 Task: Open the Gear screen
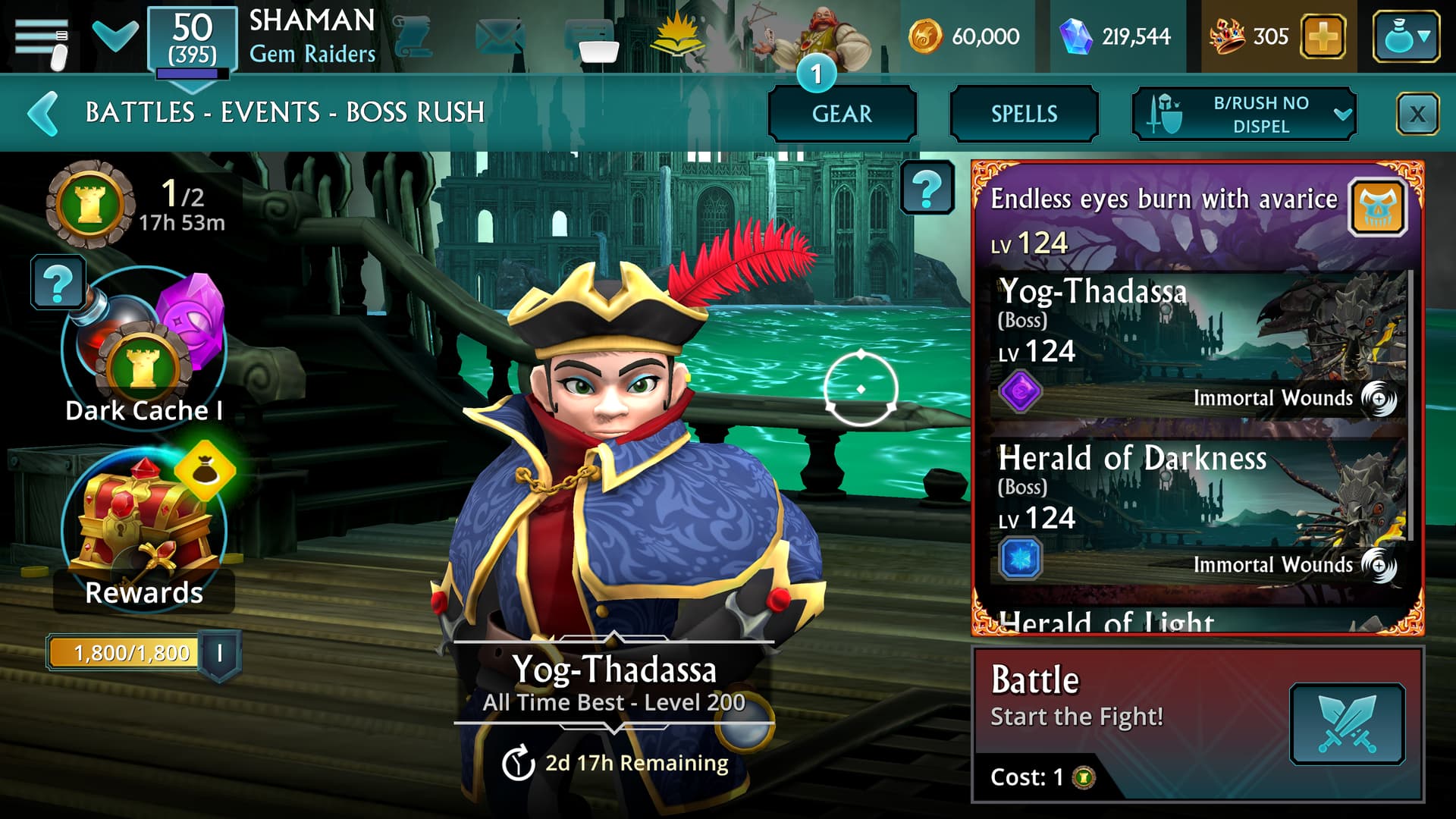point(842,114)
